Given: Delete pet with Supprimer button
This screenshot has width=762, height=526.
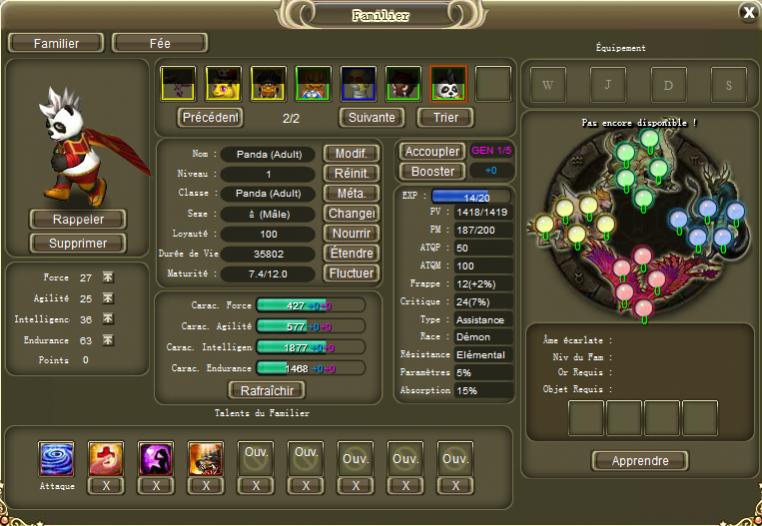Looking at the screenshot, I should 77,243.
